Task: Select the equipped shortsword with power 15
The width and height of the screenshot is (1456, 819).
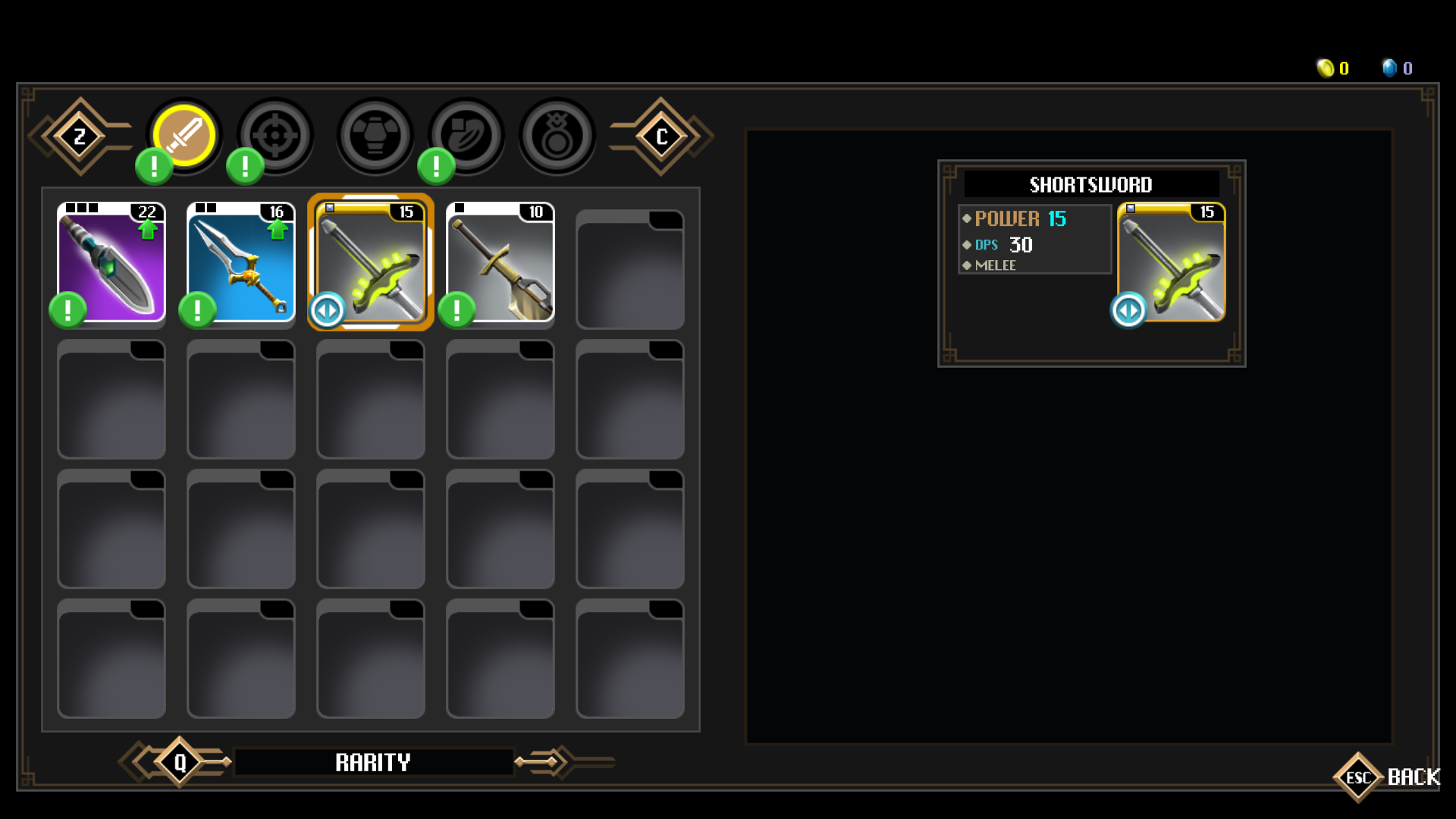Action: [371, 262]
